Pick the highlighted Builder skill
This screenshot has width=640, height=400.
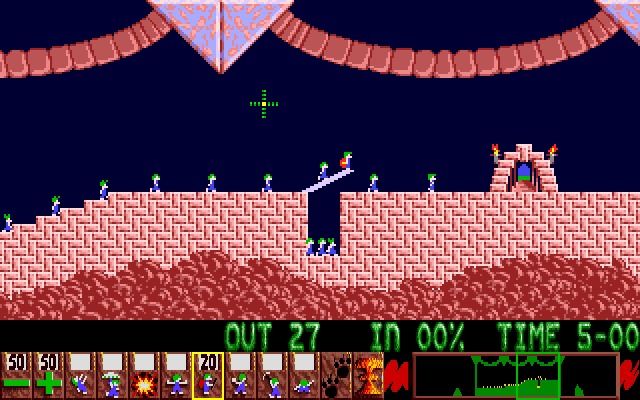click(x=208, y=375)
